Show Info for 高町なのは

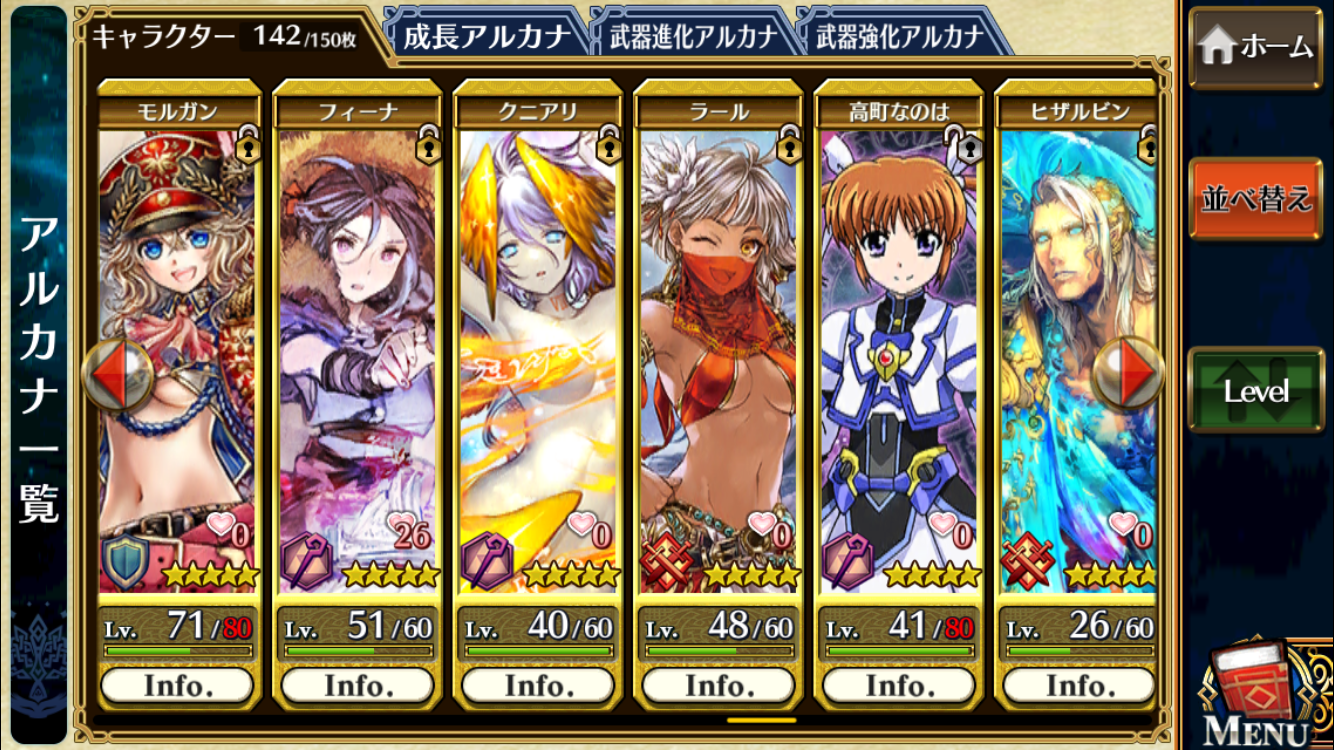coord(898,686)
